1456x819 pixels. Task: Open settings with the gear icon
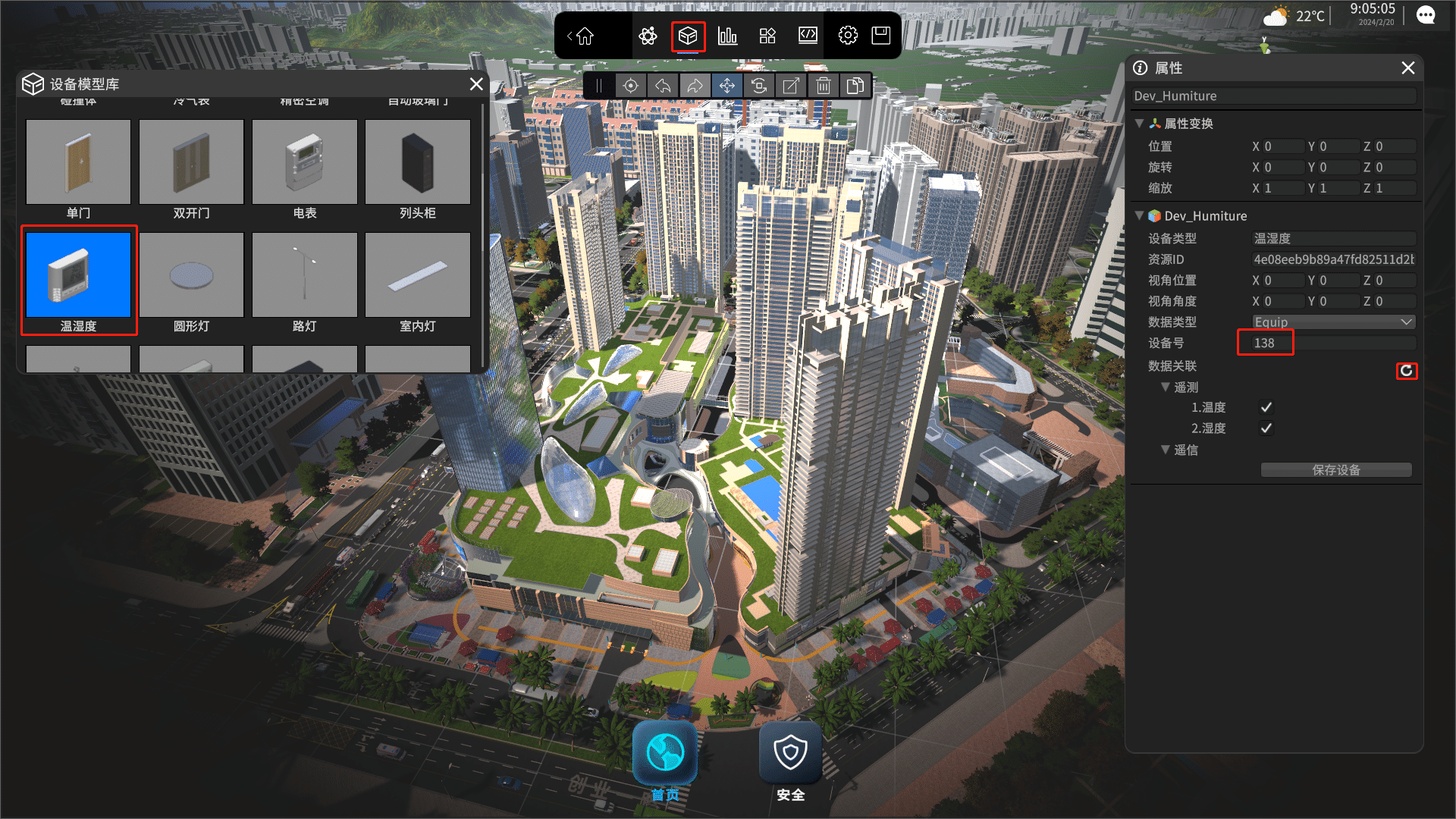(848, 36)
